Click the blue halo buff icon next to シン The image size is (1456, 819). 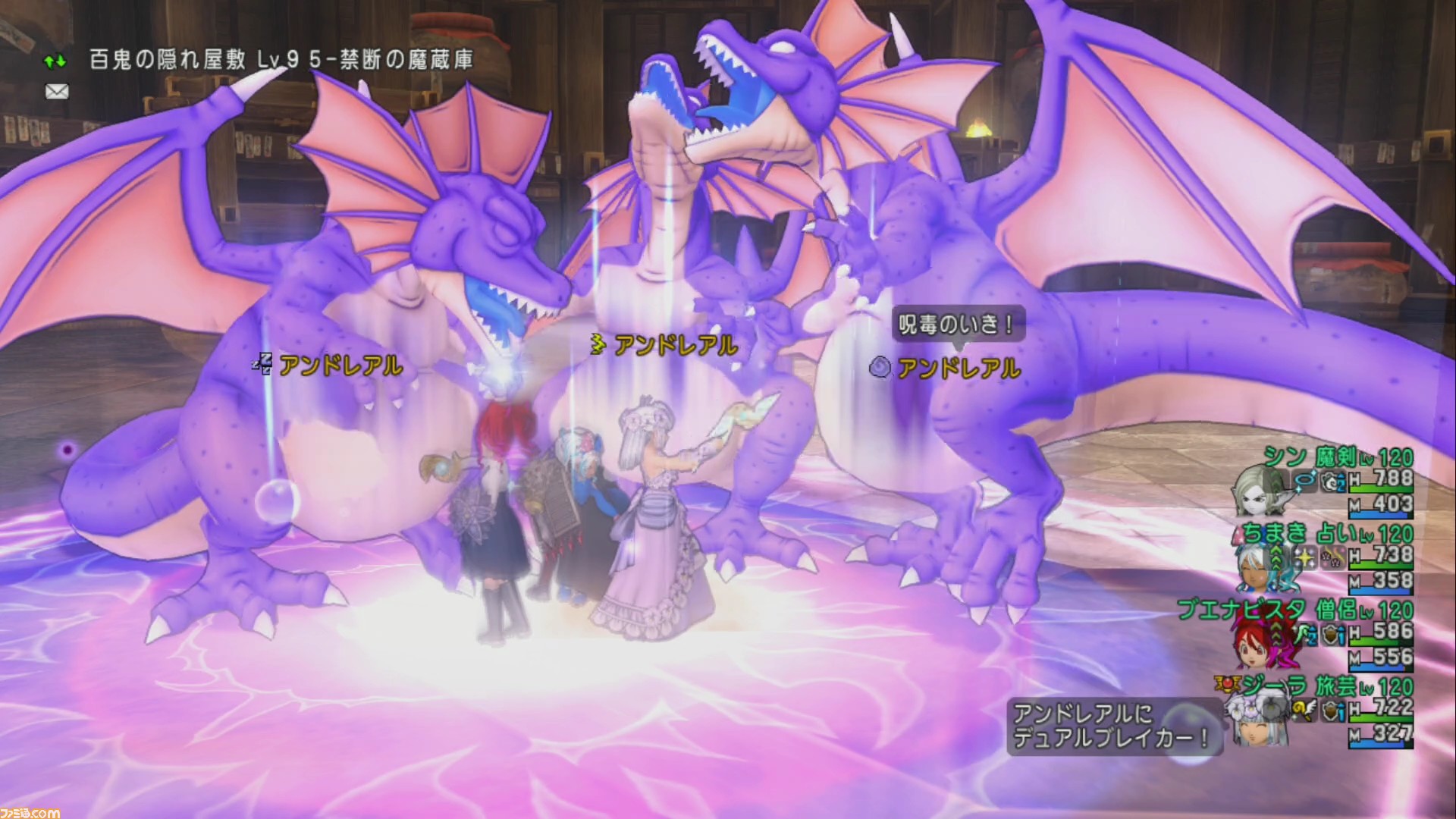click(x=1304, y=480)
